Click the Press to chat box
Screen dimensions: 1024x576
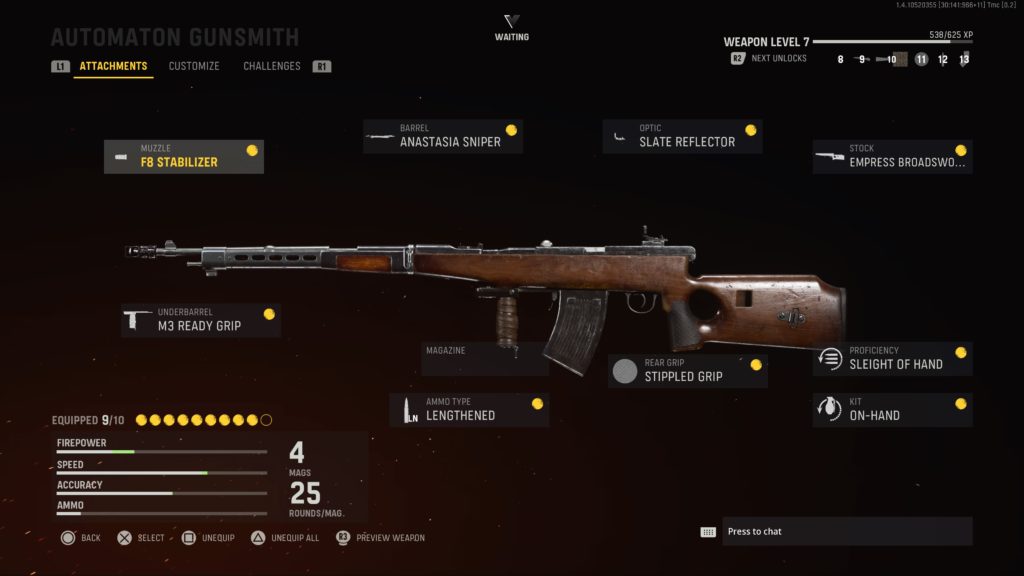coord(834,531)
